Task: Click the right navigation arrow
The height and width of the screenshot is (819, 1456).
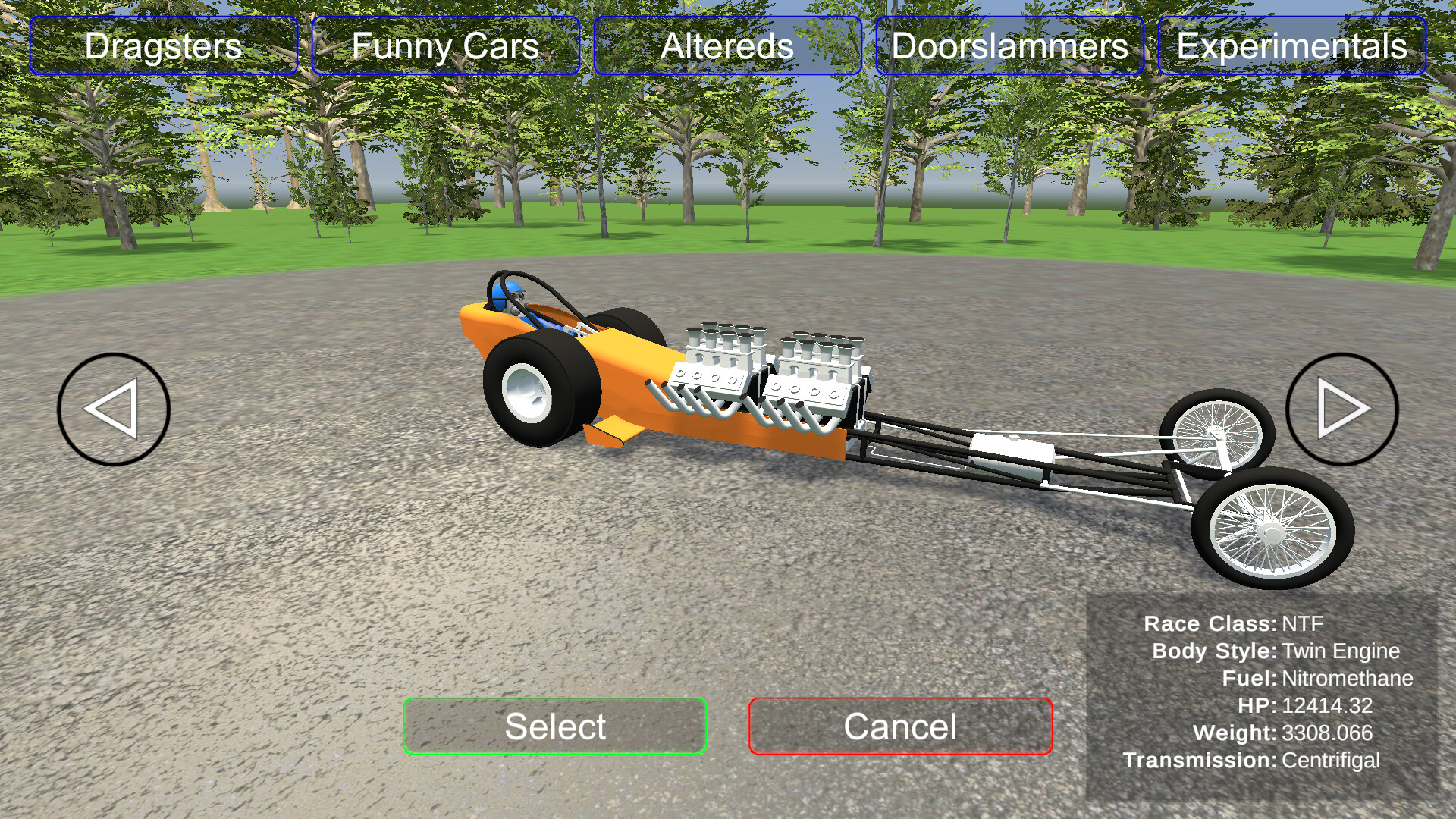Action: point(1342,408)
